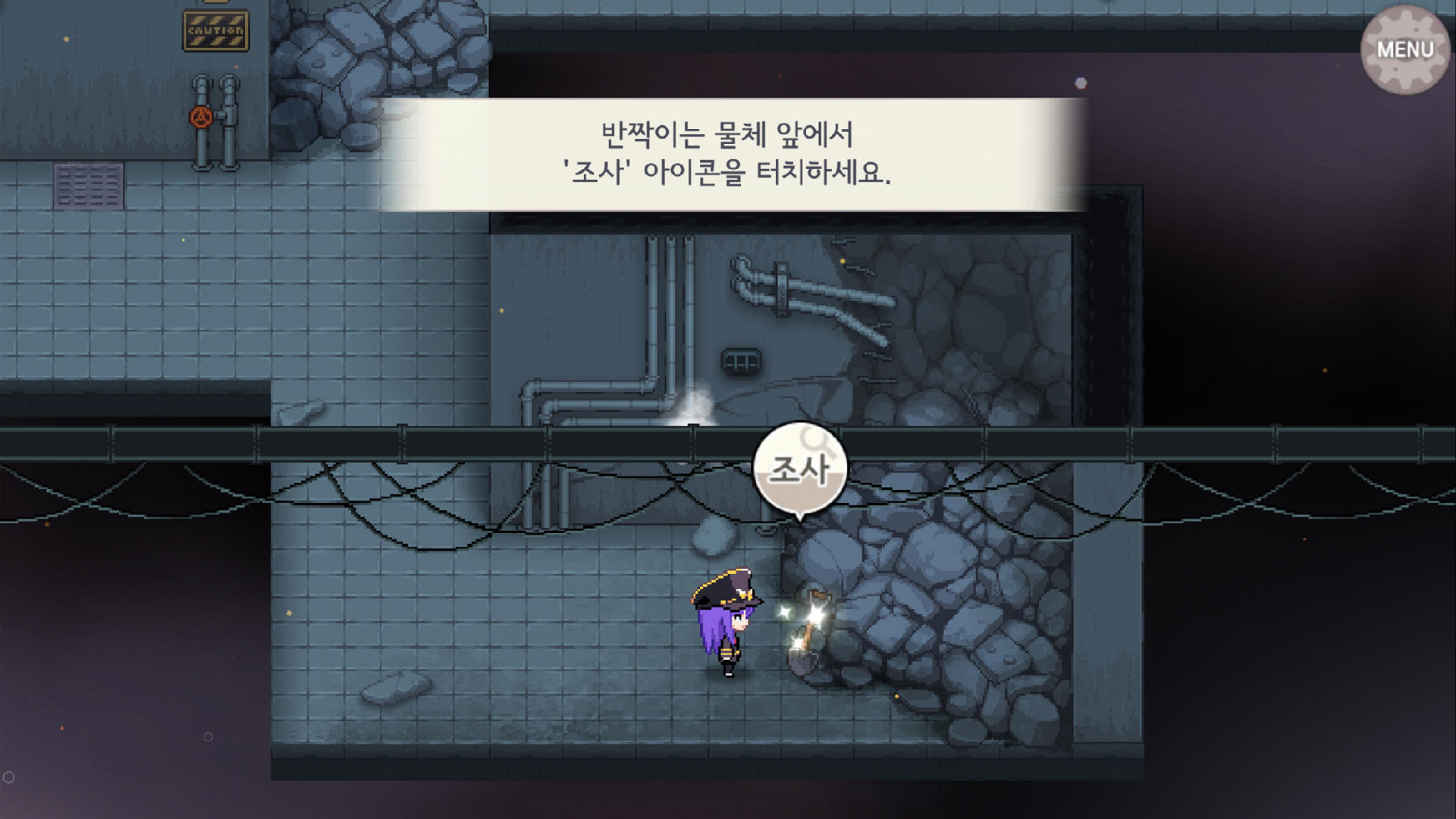Click the tutorial message banner text
The image size is (1456, 819).
(x=728, y=152)
